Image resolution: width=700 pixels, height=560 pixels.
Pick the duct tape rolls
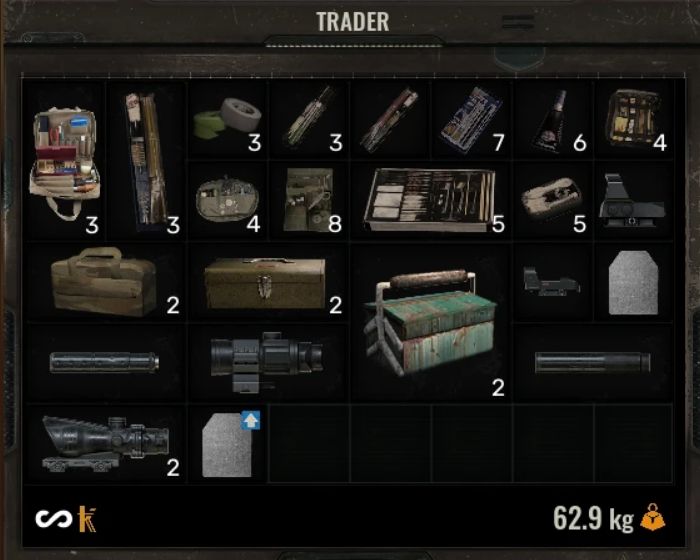click(x=223, y=119)
